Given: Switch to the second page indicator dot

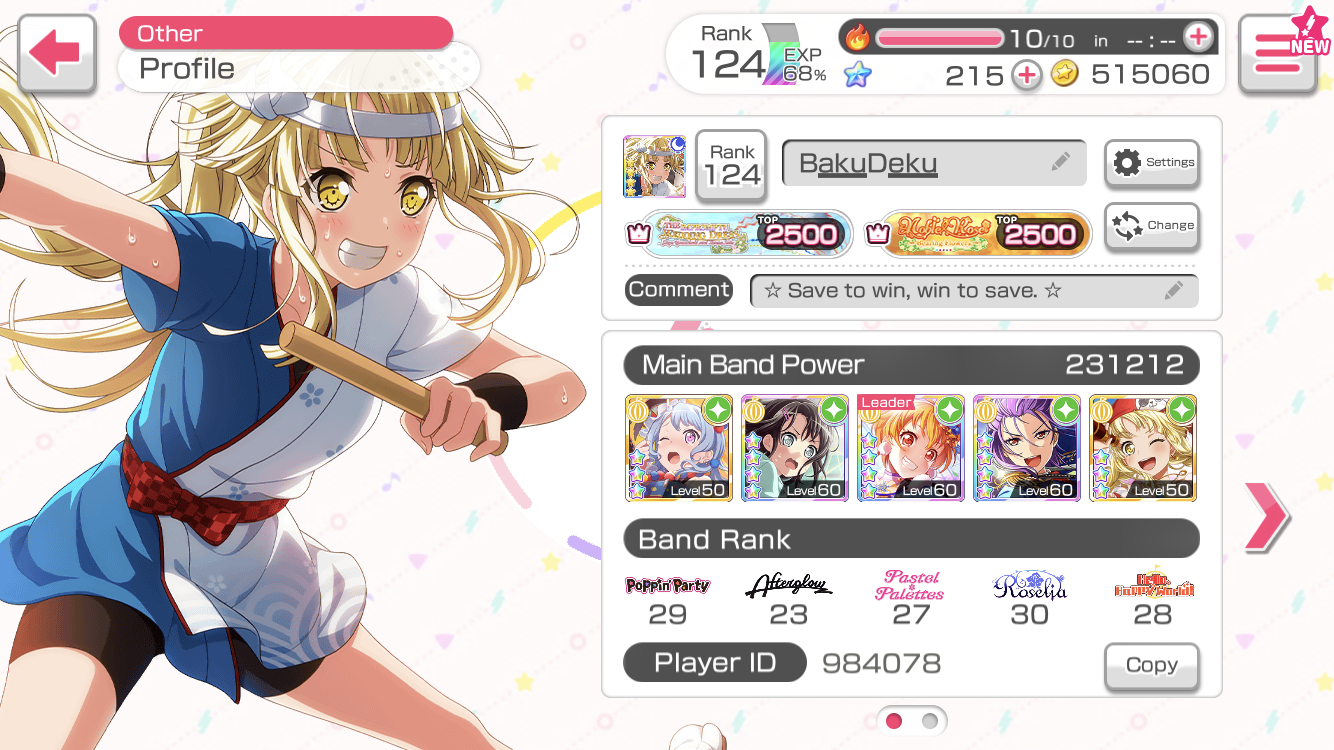Looking at the screenshot, I should (x=930, y=720).
